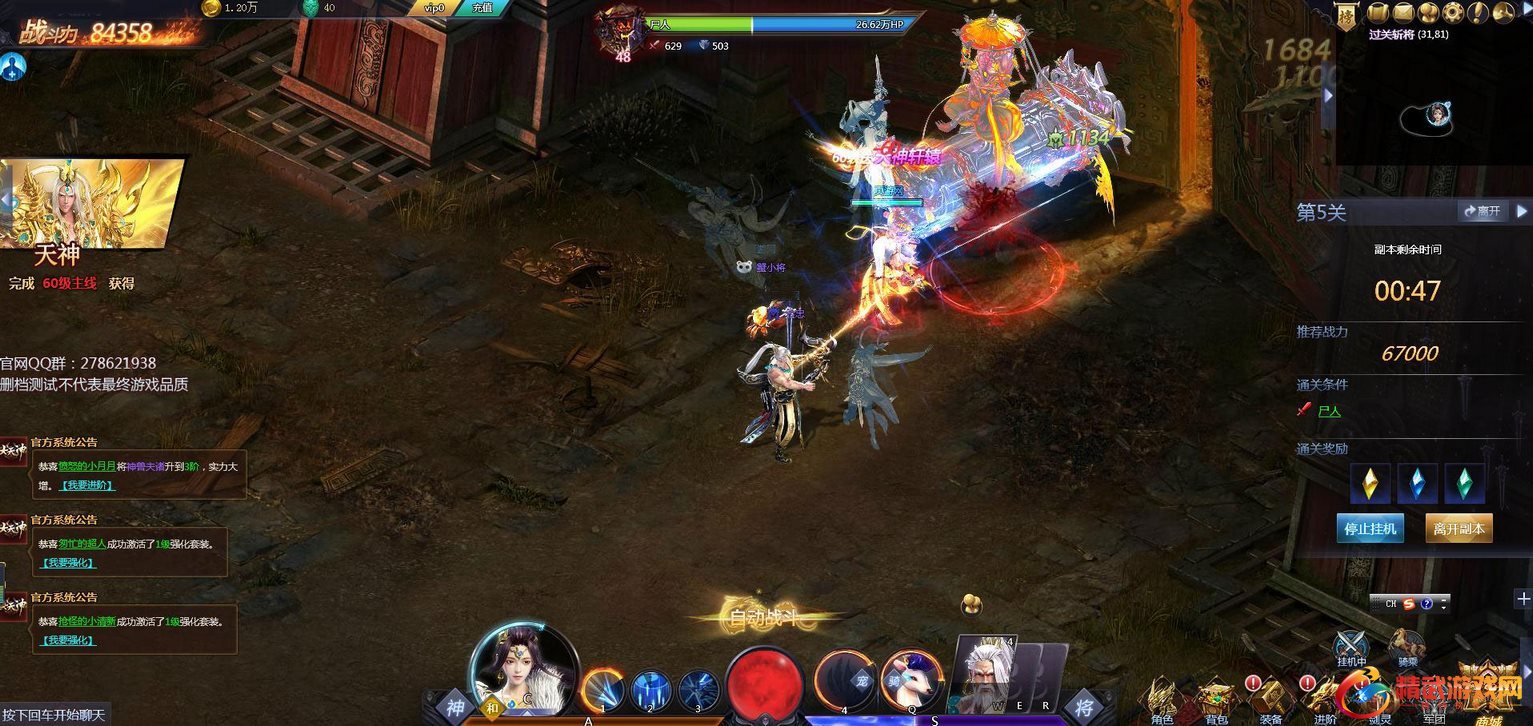Activate the 骑乘 mount horse icon
Viewport: 1533px width, 726px height.
click(1407, 647)
